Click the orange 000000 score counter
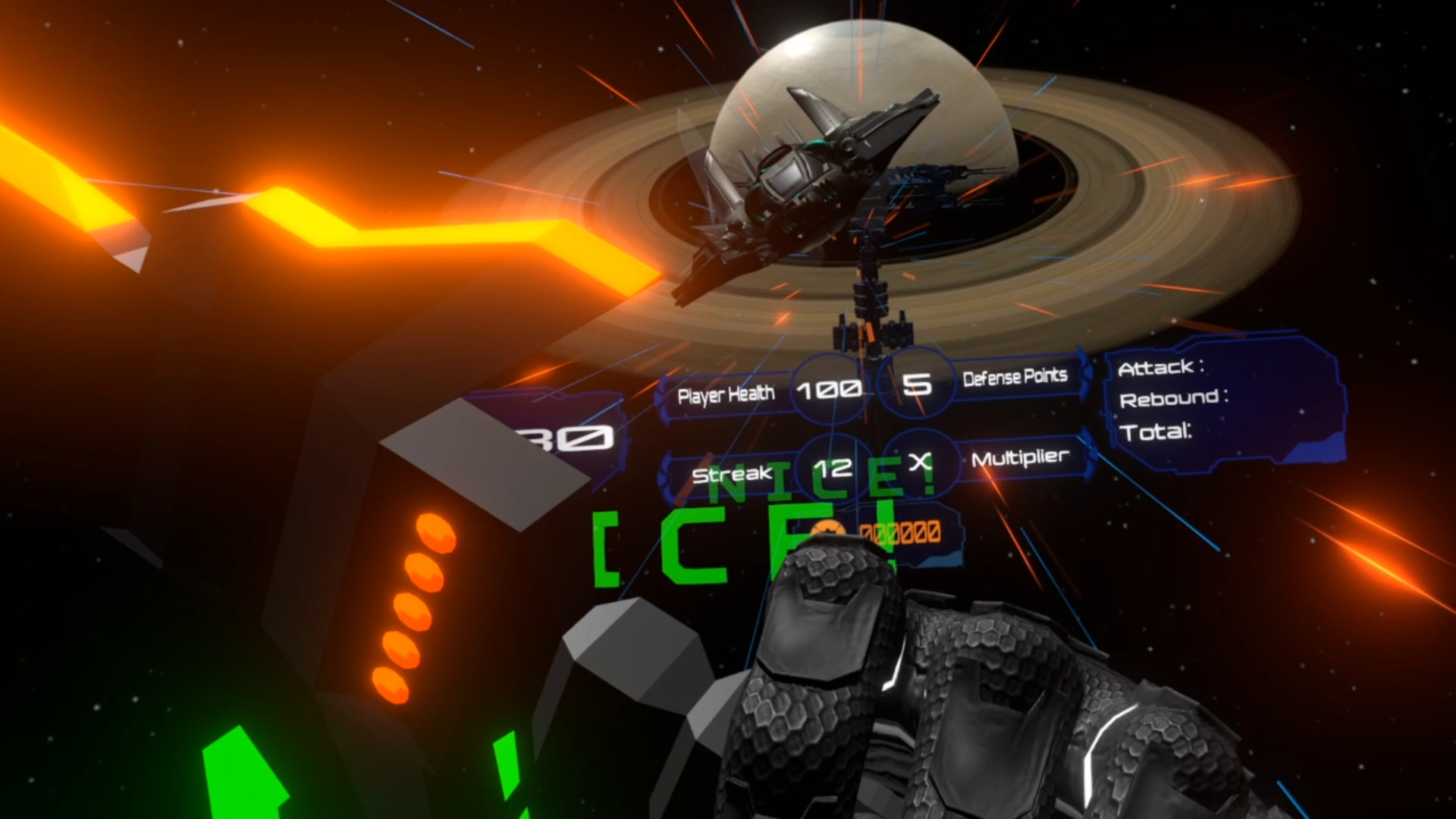 902,531
